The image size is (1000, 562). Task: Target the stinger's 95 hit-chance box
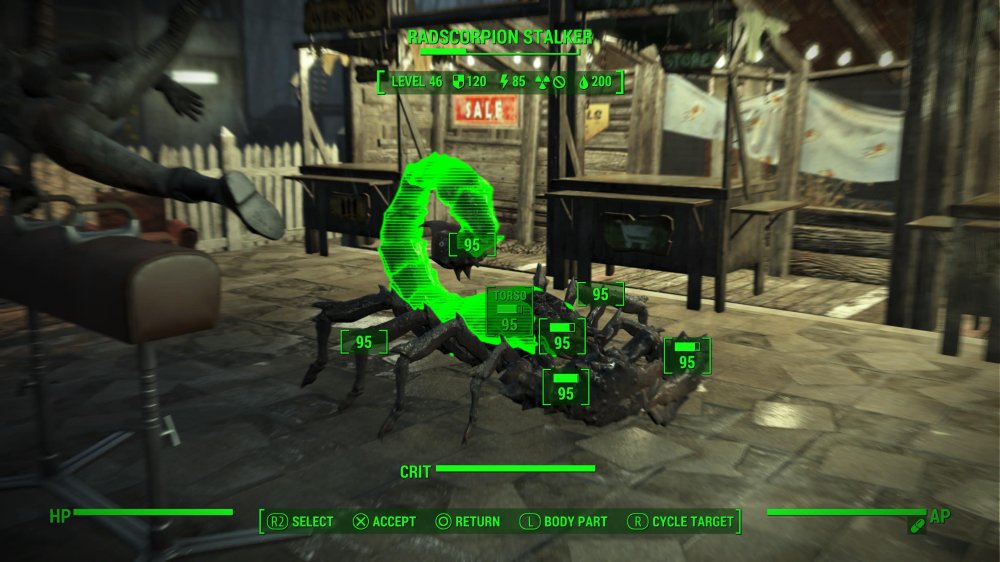472,244
